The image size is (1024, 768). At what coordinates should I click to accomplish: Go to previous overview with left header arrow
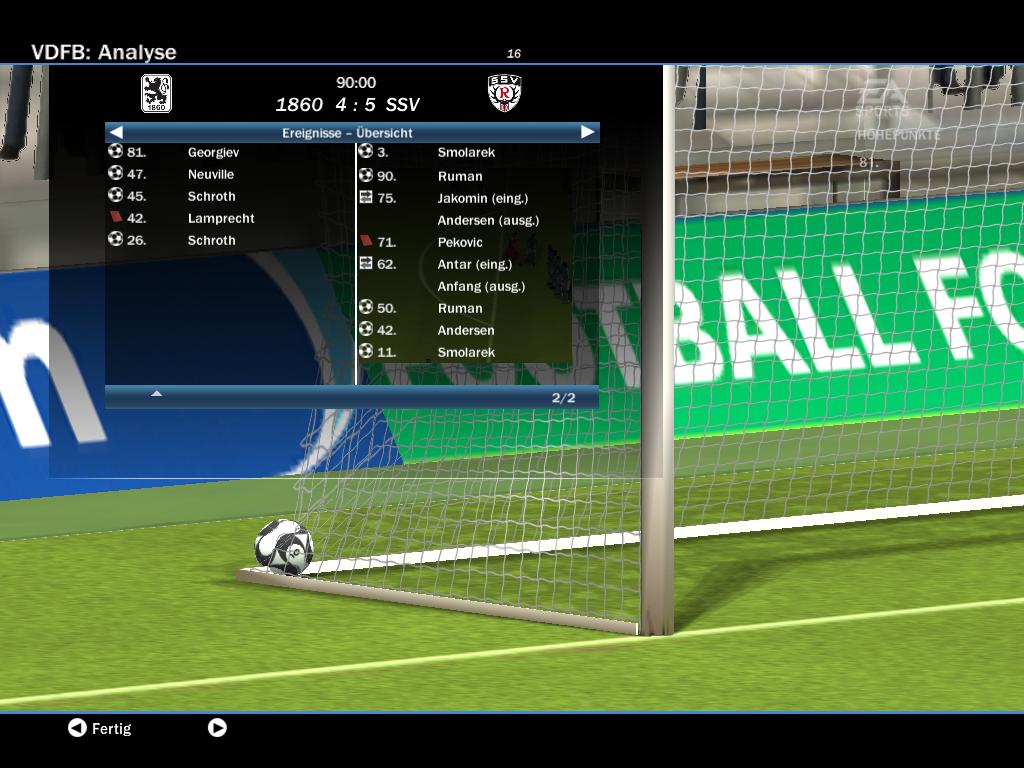116,132
